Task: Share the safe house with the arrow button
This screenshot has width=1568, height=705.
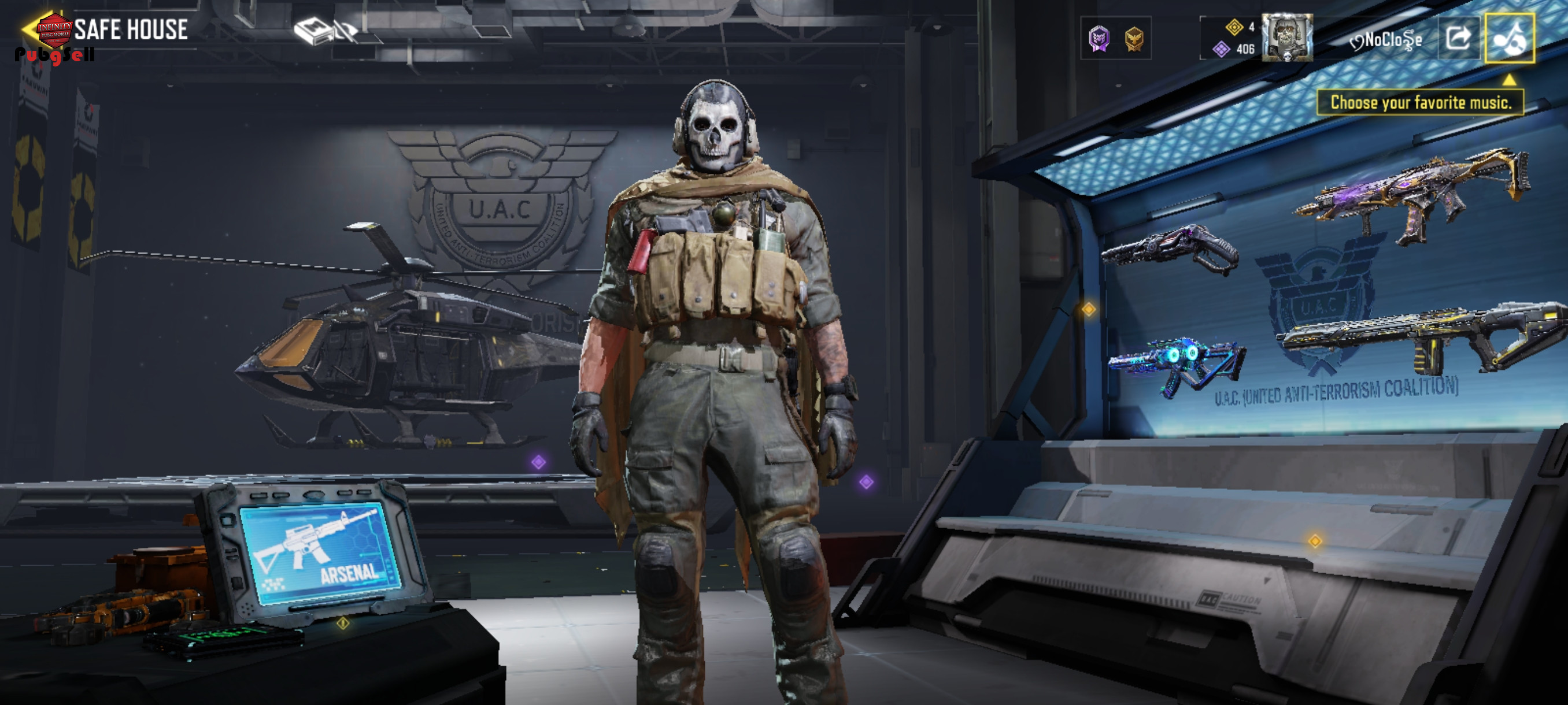Action: point(1458,38)
